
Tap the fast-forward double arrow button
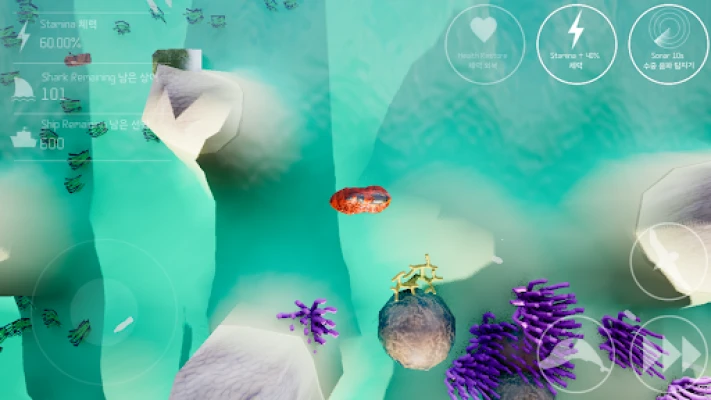[670, 354]
